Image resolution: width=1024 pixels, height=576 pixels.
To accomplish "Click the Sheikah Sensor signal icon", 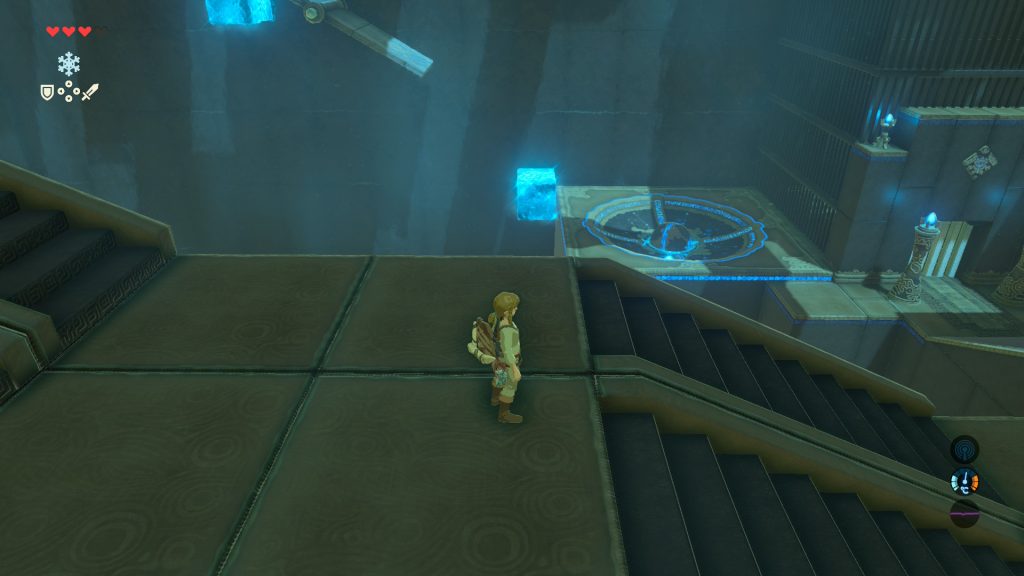I will point(964,449).
